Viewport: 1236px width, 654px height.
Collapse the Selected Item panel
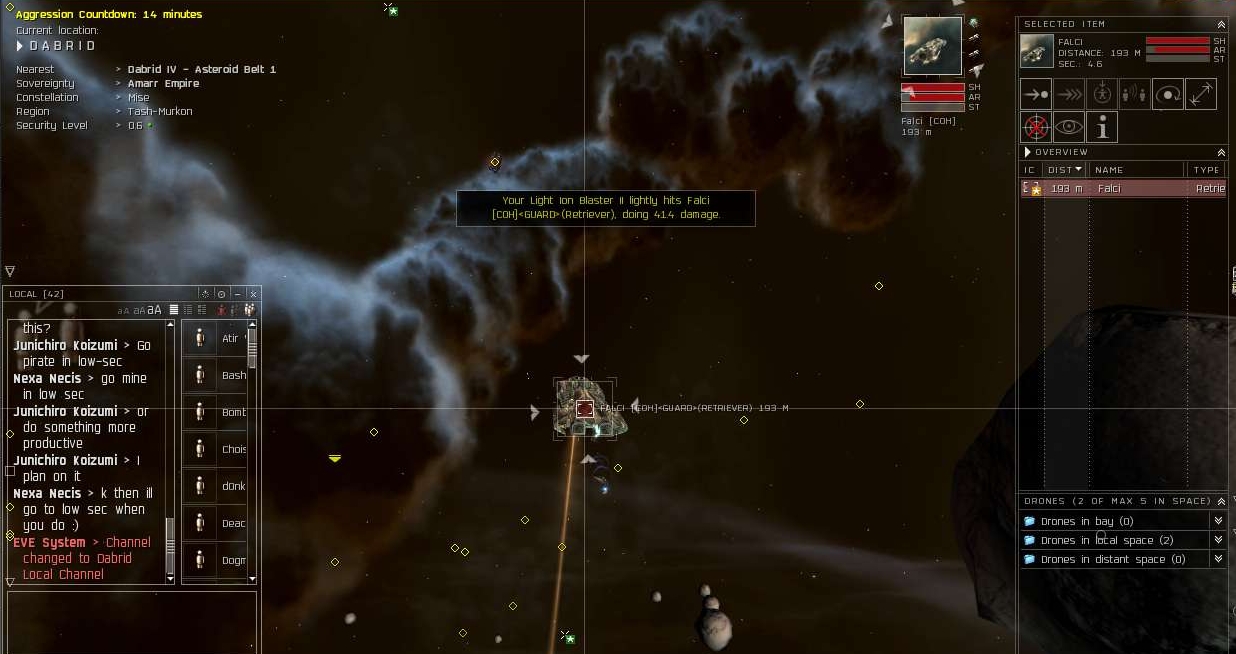[x=1221, y=24]
